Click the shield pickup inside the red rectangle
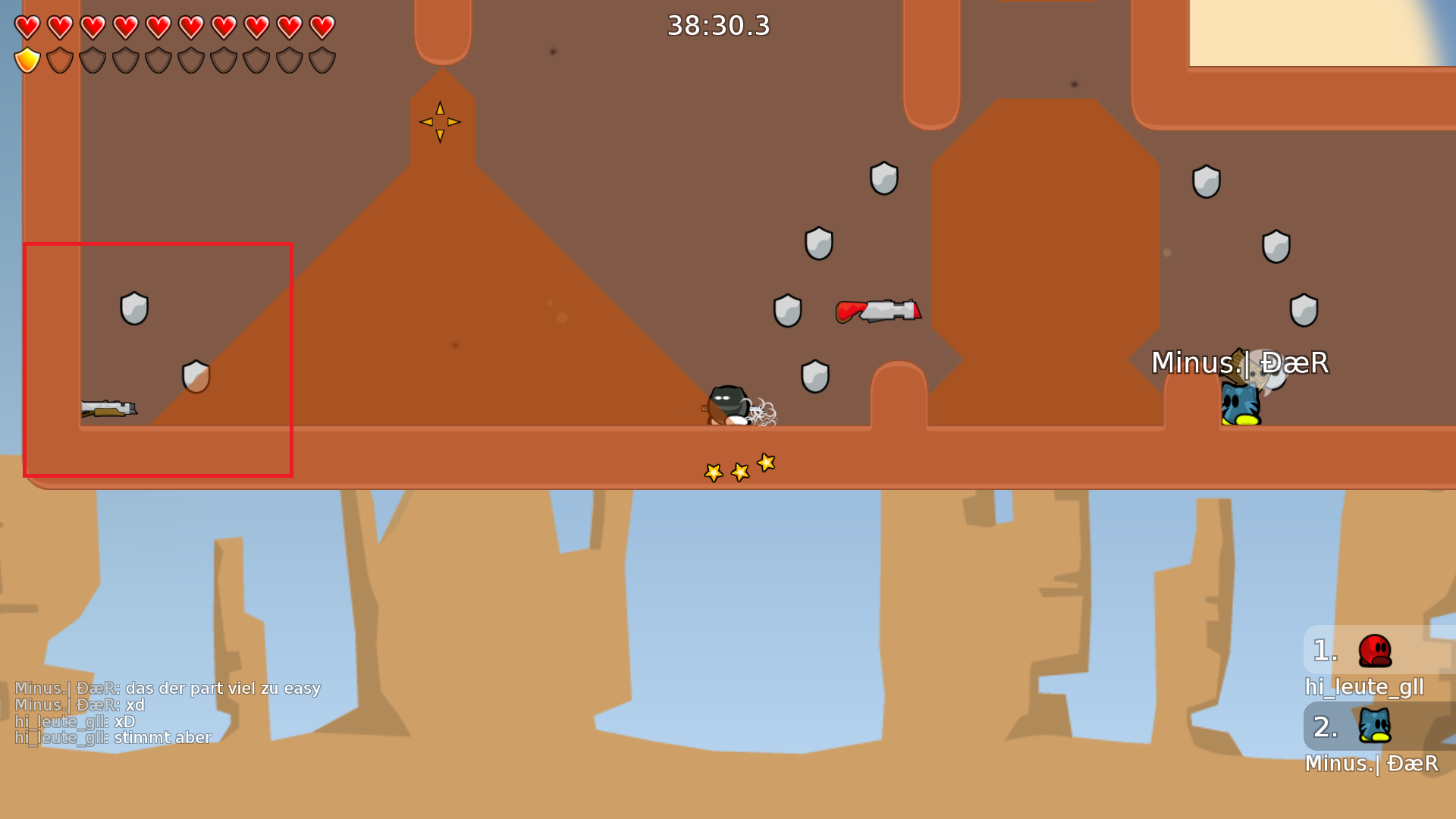 [x=133, y=306]
